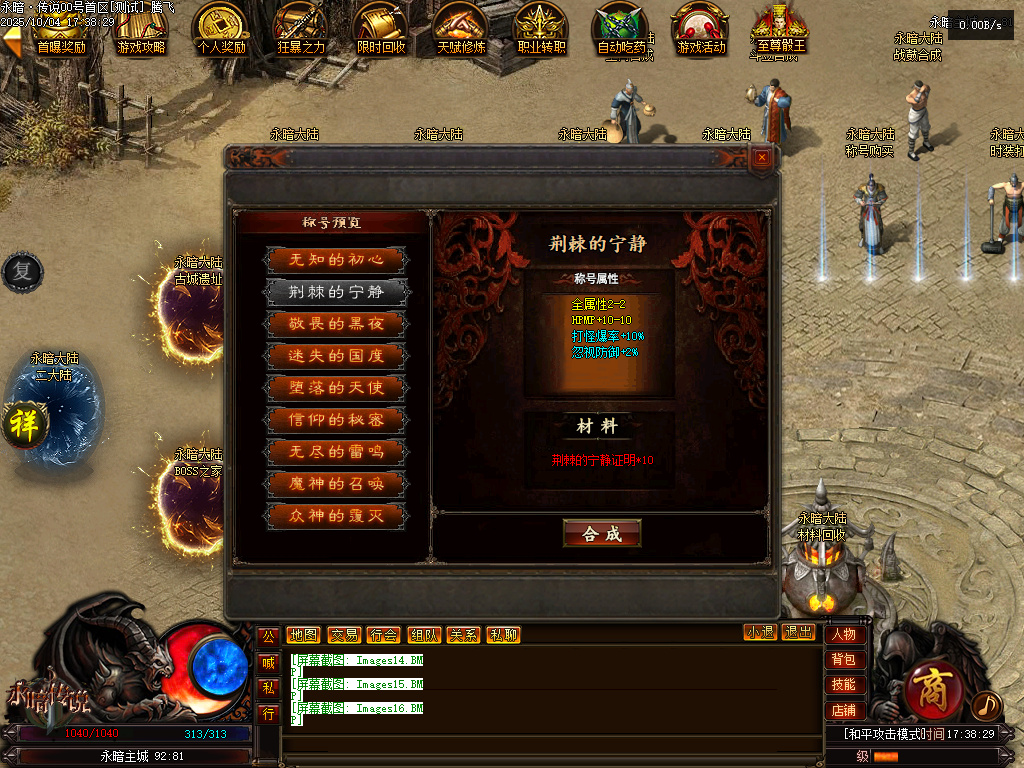Select the 无知的初心 title

tap(336, 260)
